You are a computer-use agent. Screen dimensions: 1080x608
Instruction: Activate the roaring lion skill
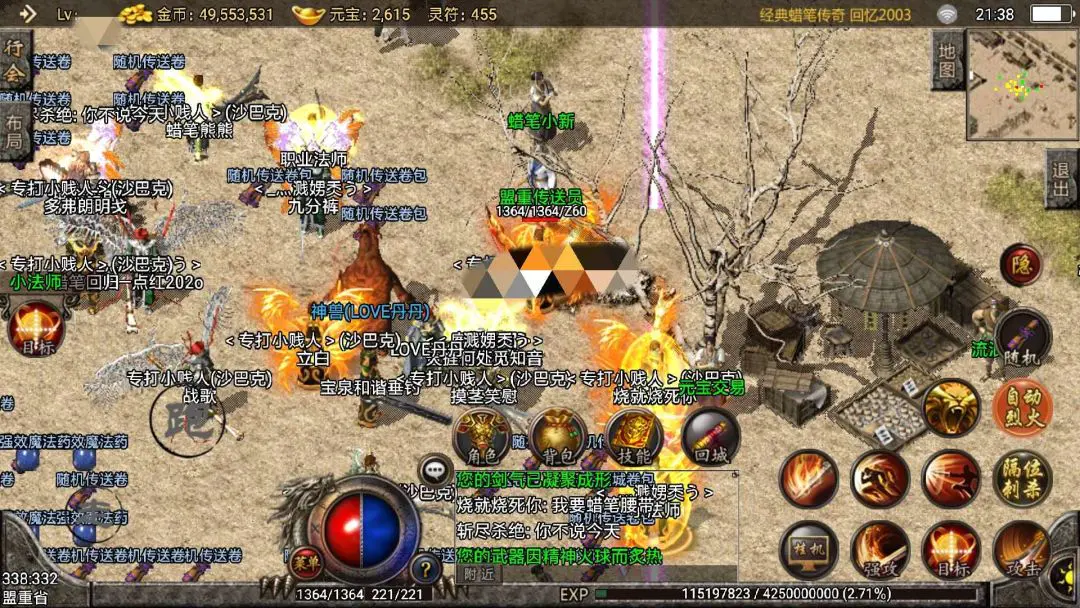(x=951, y=408)
